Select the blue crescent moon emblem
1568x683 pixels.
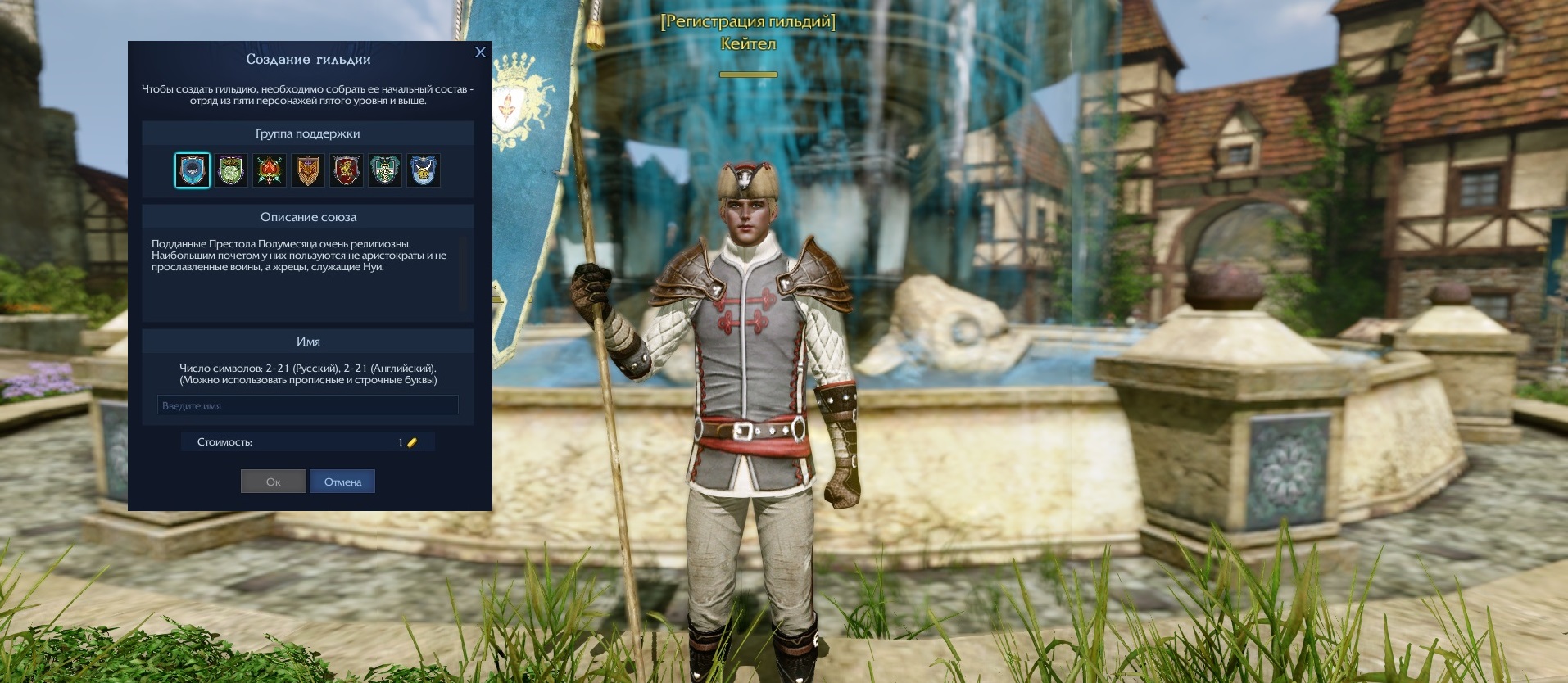tap(193, 170)
